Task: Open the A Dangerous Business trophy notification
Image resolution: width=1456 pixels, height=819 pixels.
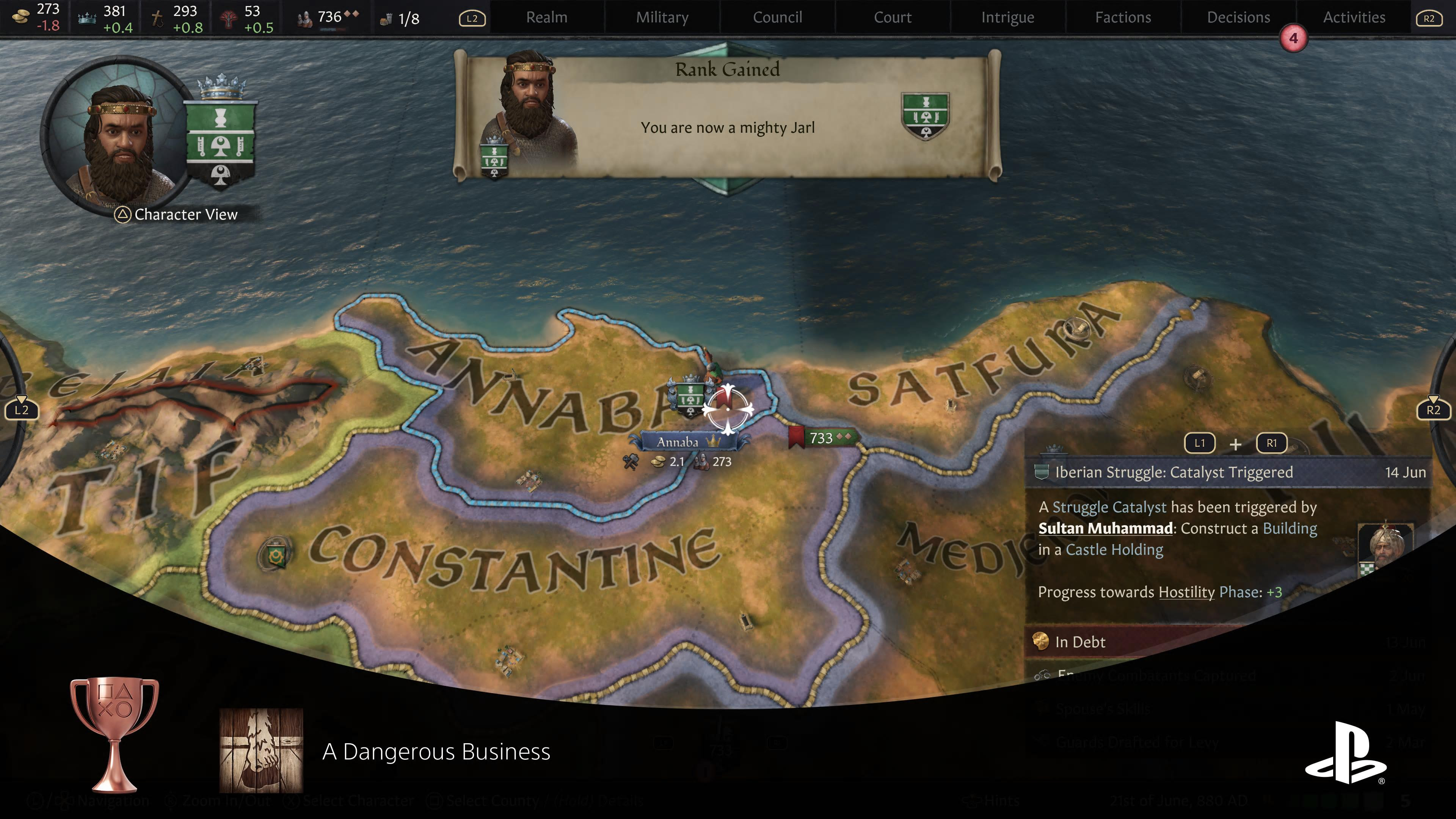Action: (x=435, y=752)
